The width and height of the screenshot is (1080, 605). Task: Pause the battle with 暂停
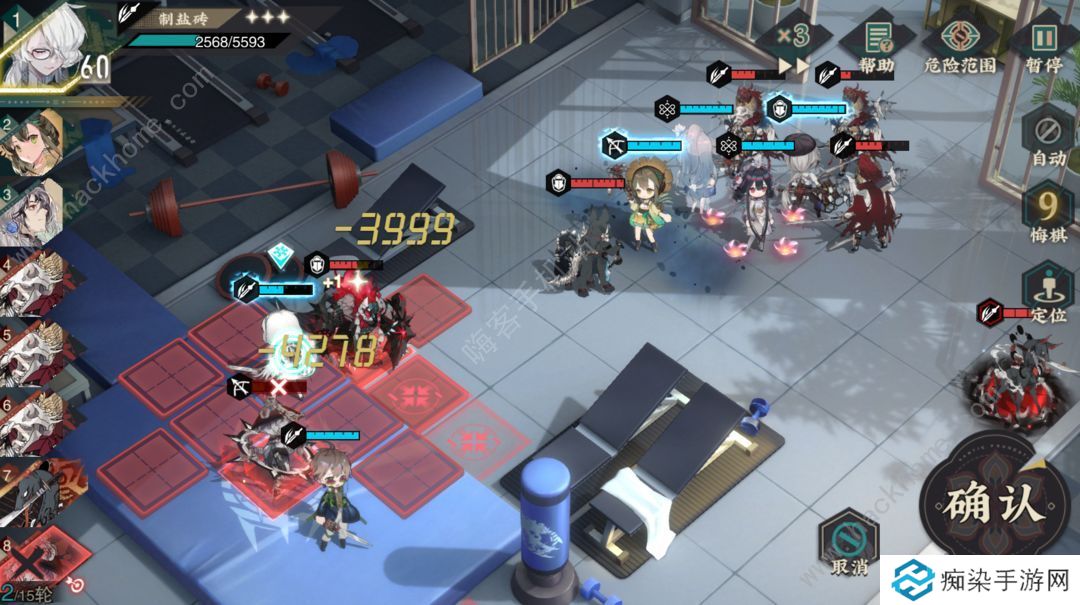coord(1044,44)
